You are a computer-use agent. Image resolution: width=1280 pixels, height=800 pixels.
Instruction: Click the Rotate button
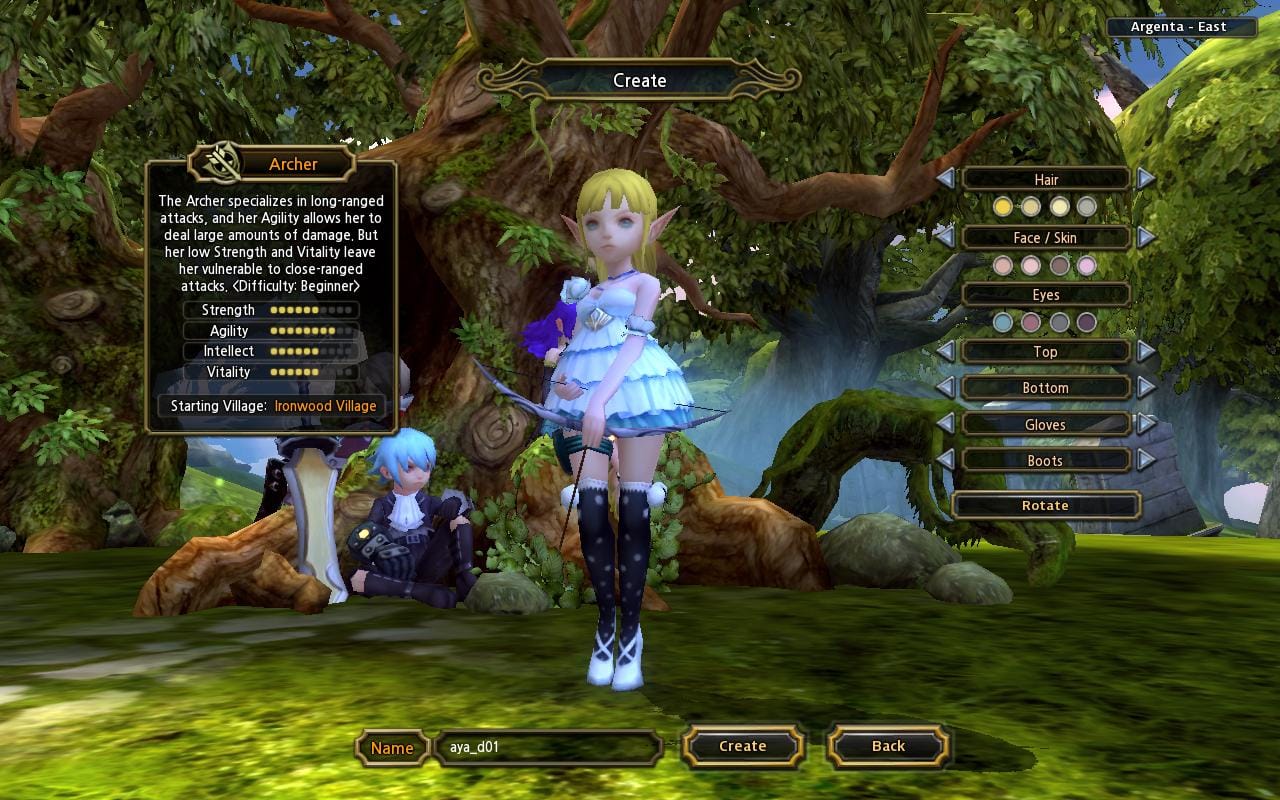(1046, 505)
